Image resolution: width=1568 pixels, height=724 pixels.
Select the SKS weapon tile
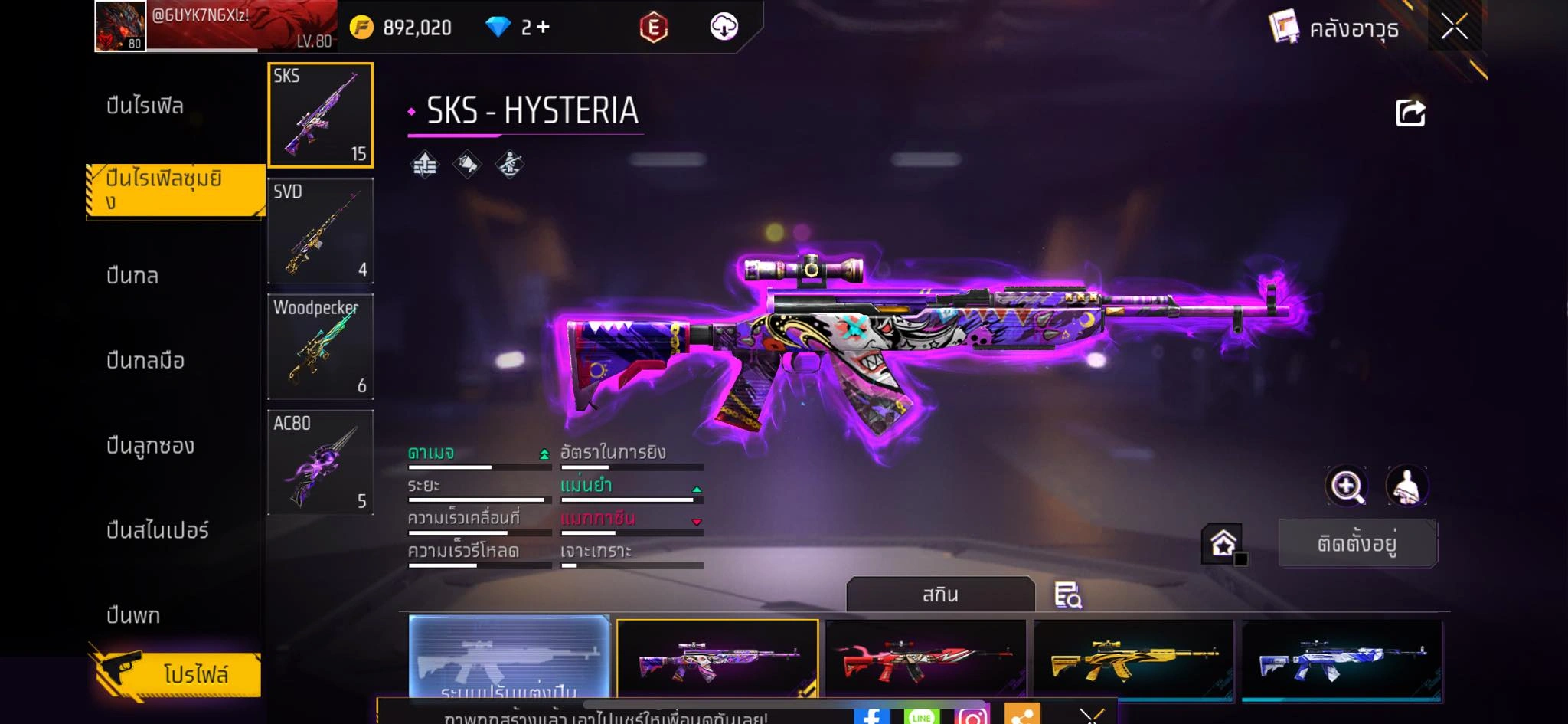(321, 115)
